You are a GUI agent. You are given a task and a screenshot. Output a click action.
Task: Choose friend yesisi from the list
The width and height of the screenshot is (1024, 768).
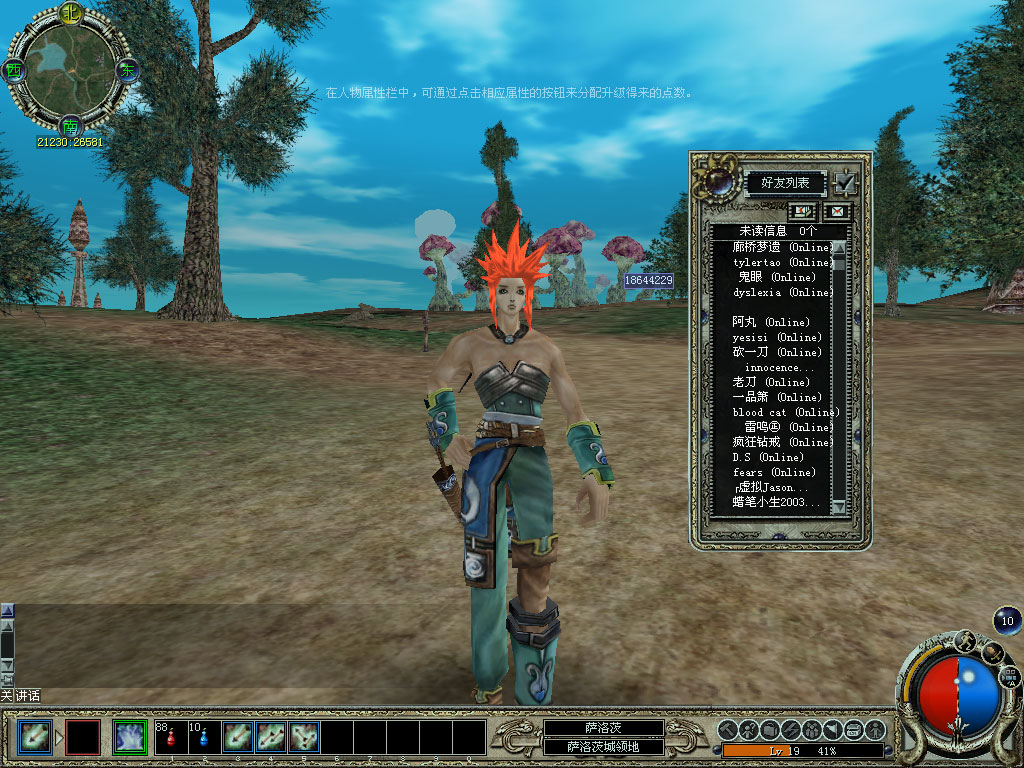(776, 337)
